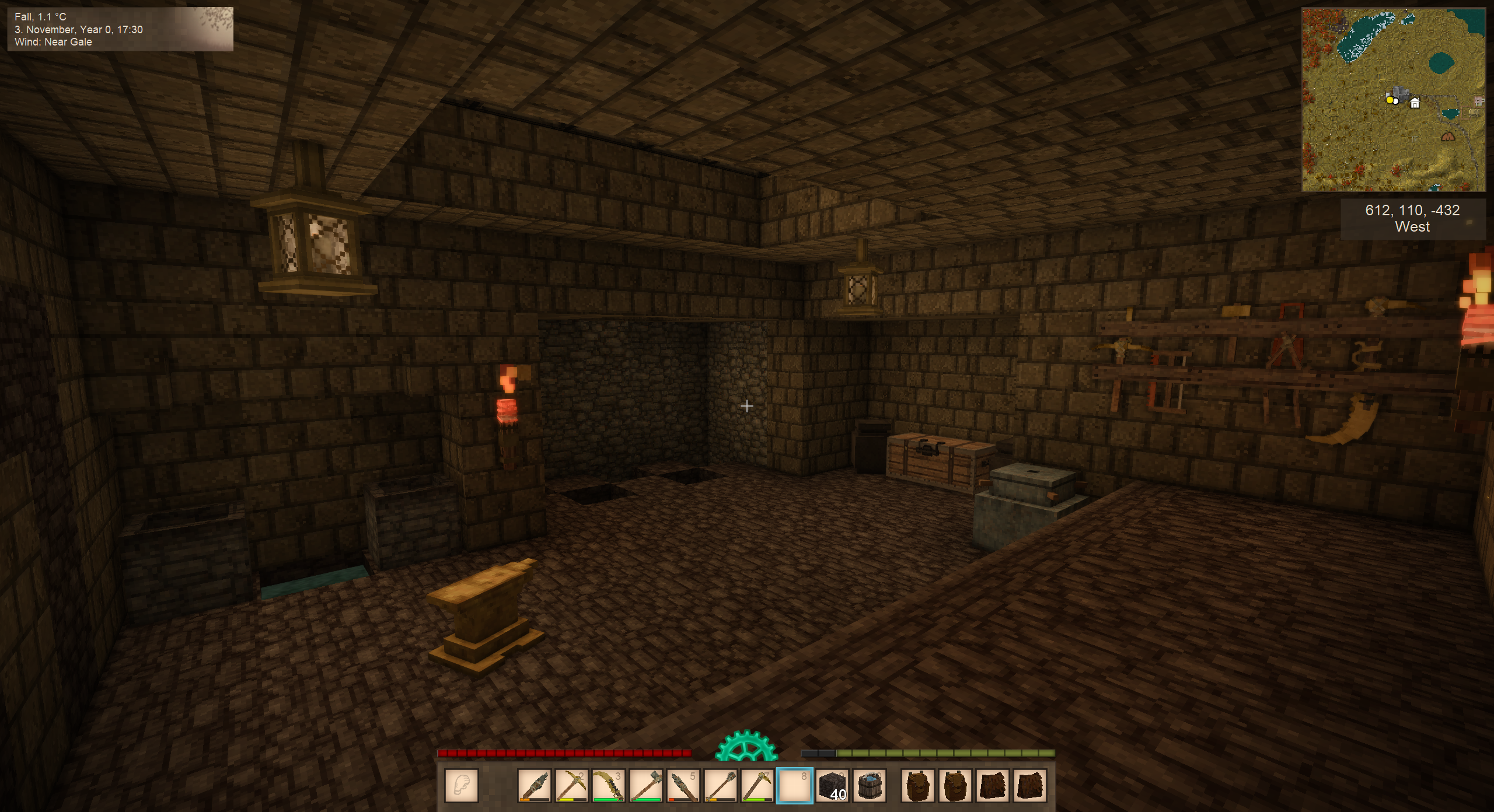Select the stack of 40 stone blocks
1494x812 pixels.
tap(832, 785)
